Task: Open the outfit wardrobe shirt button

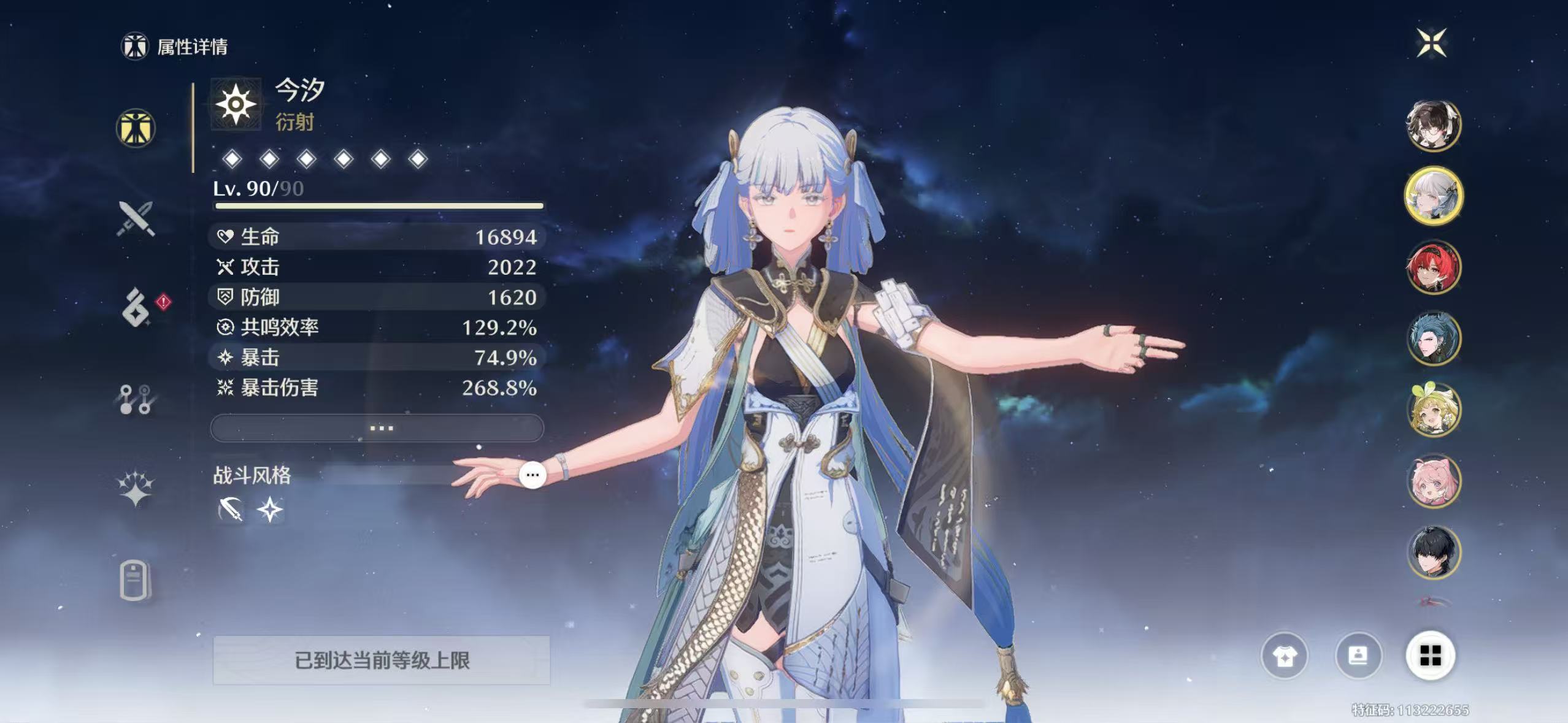Action: pyautogui.click(x=1284, y=656)
